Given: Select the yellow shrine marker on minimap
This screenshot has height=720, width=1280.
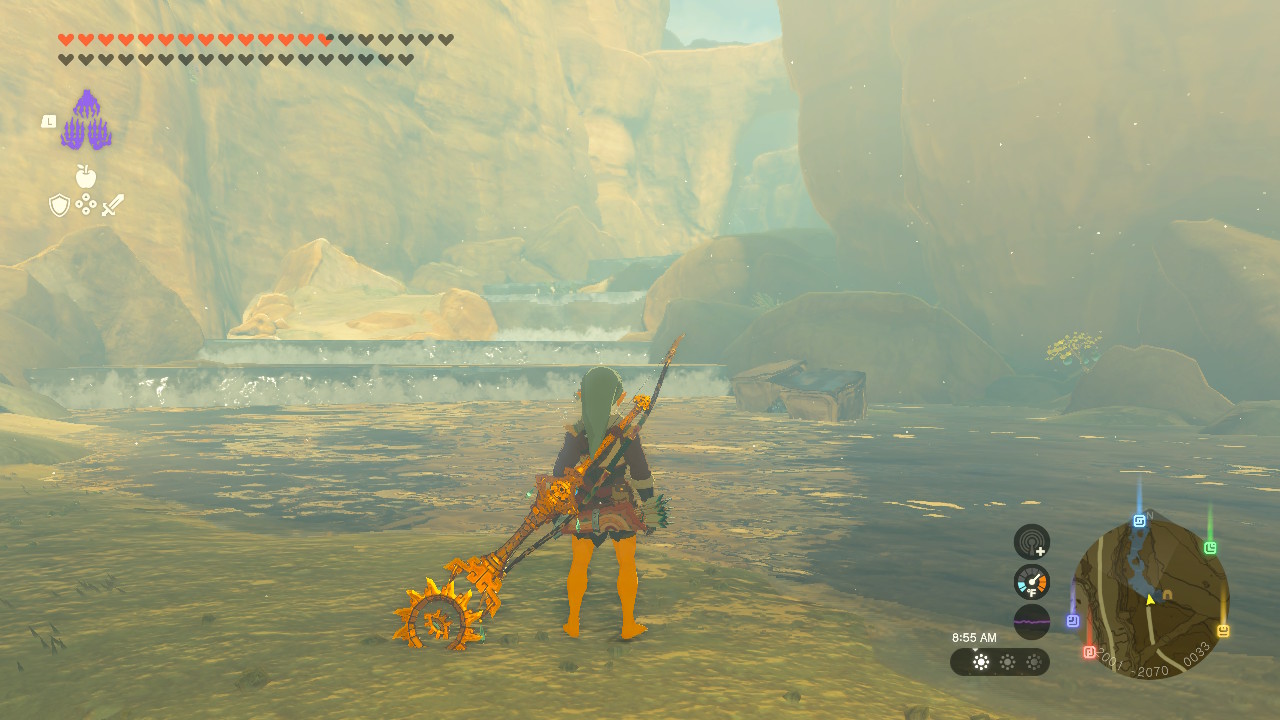Looking at the screenshot, I should coord(1222,630).
